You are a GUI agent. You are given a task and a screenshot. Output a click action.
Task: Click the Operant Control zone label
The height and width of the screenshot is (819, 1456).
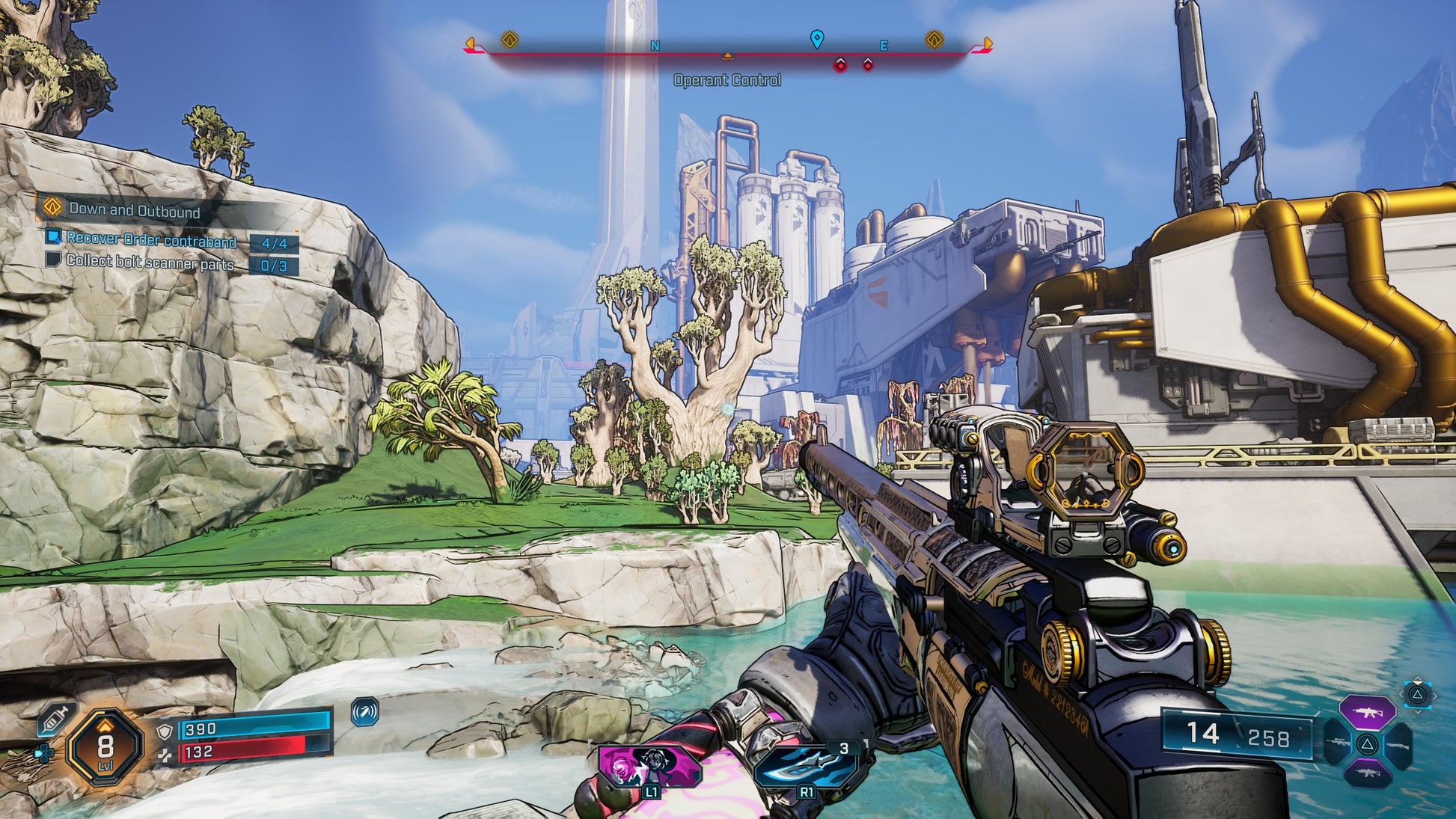pos(728,81)
